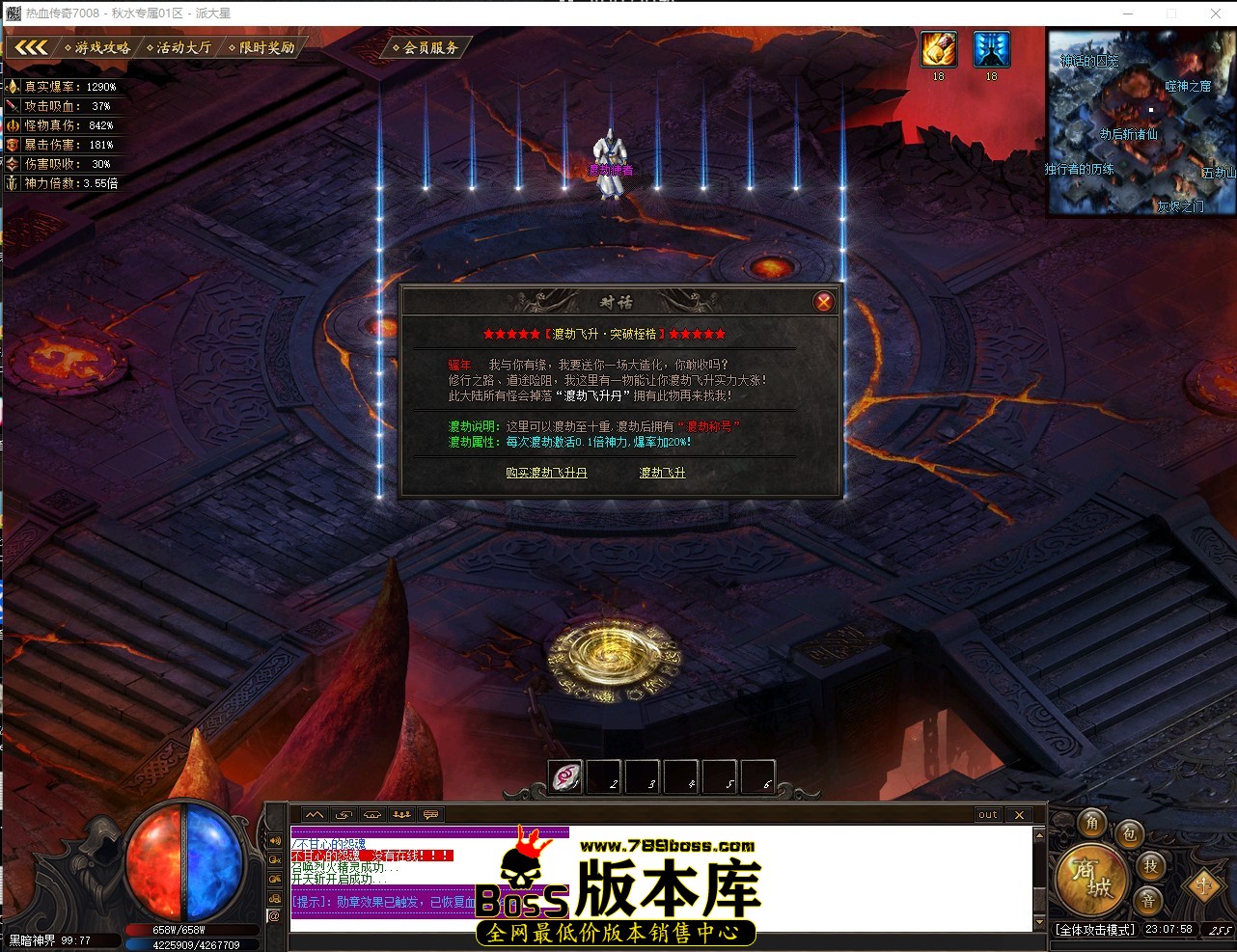Select the chat history speech-bubble toolbar icon

click(429, 815)
